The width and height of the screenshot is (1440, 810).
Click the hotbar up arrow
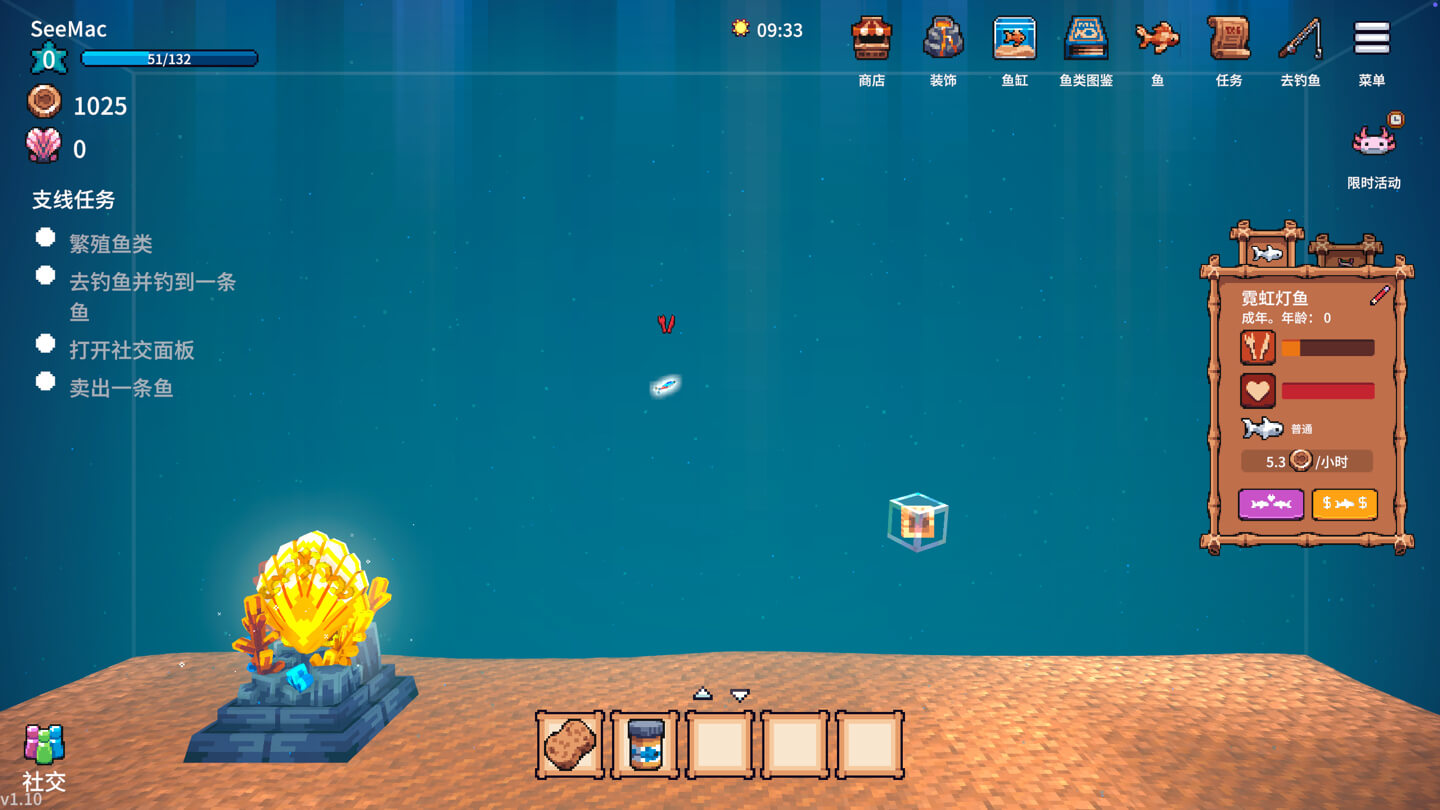click(x=703, y=694)
